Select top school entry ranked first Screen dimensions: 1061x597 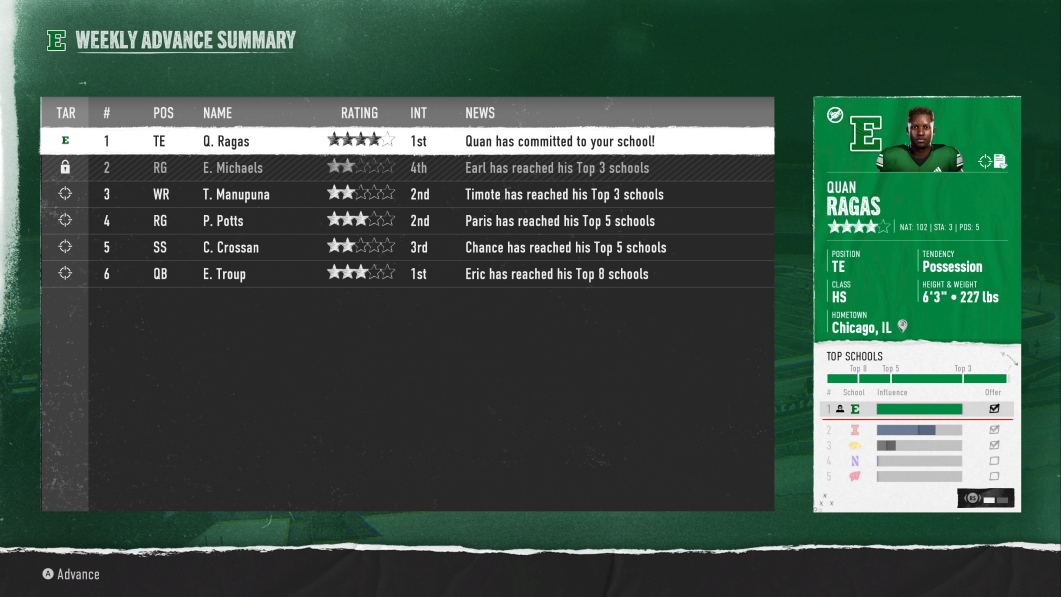(916, 409)
